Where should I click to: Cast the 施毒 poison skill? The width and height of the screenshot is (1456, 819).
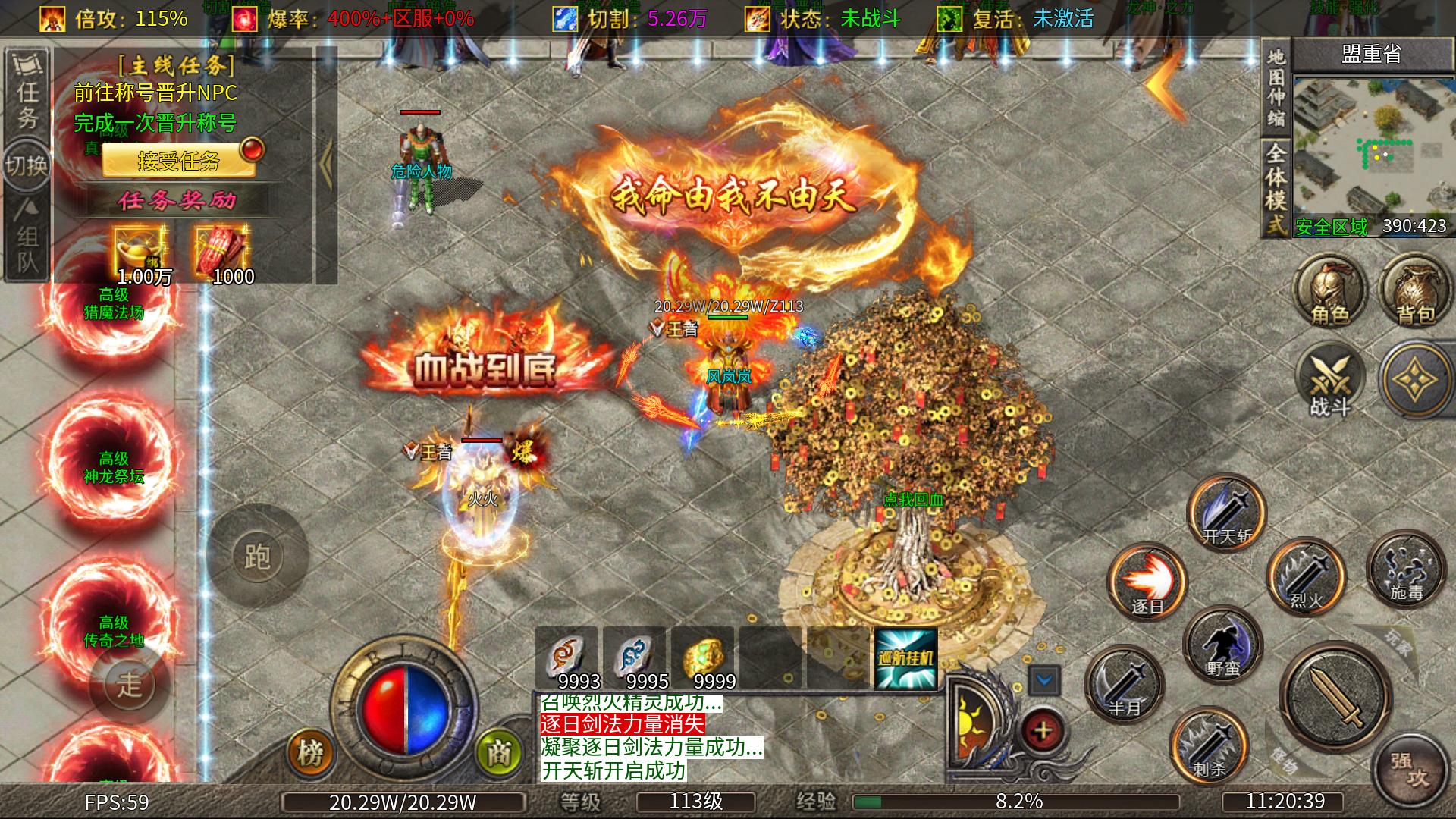[x=1406, y=569]
